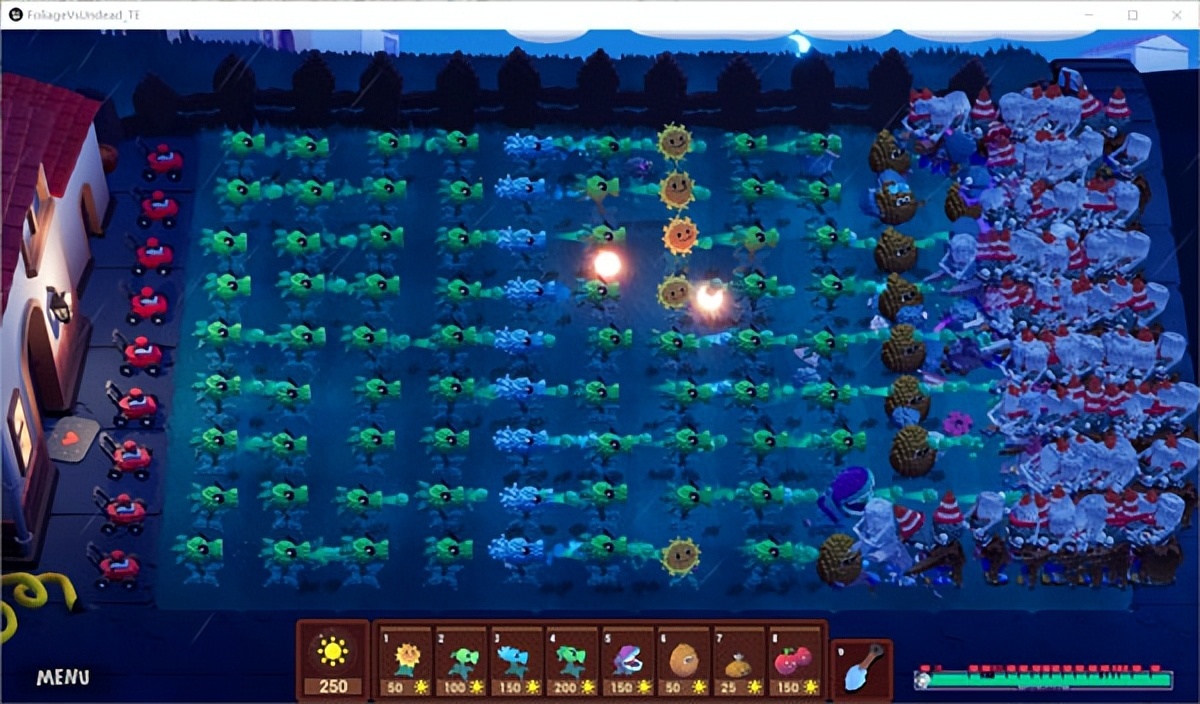Screen dimensions: 1200x704
Task: Maximize the game window
Action: pos(1132,15)
